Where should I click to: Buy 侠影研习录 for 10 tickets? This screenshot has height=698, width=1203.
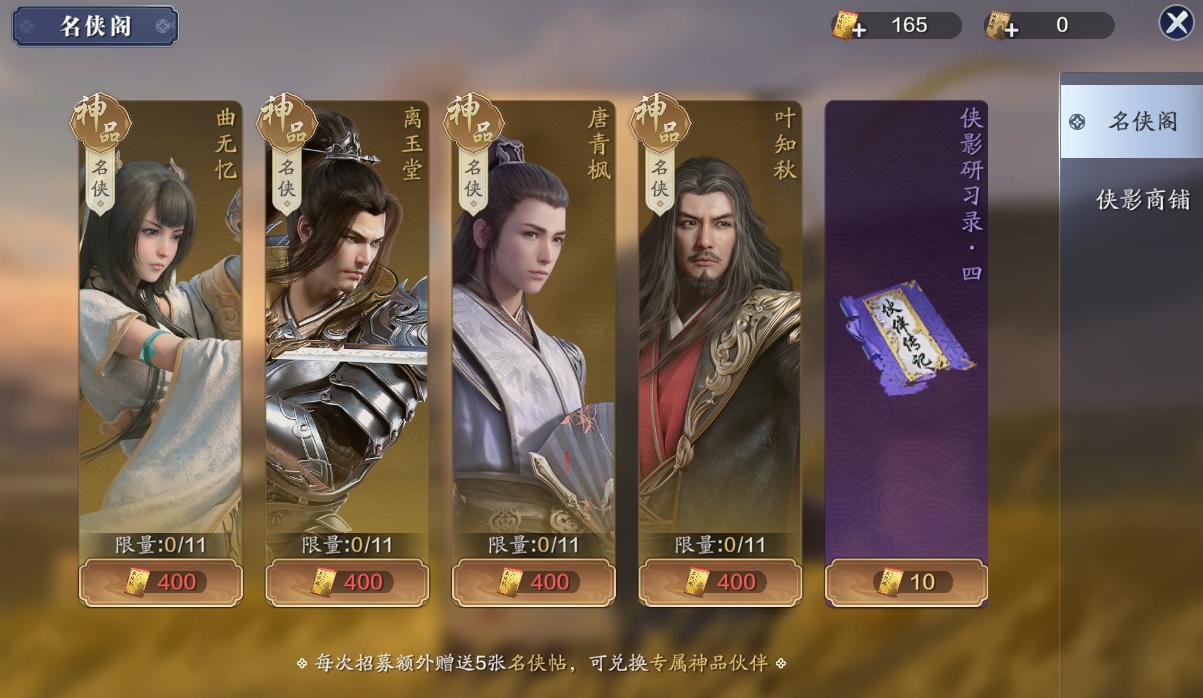click(906, 582)
